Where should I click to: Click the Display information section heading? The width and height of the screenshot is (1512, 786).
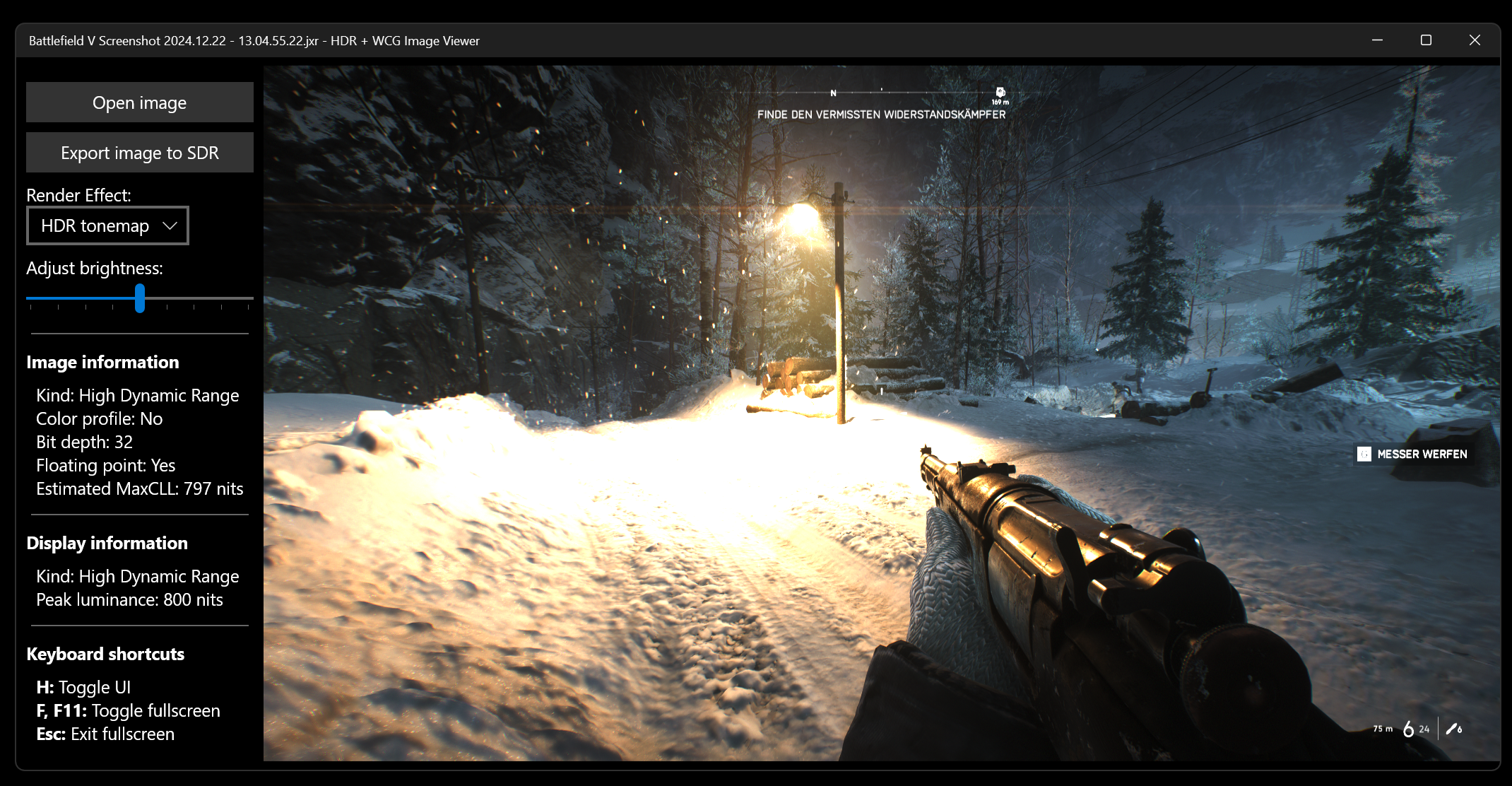[107, 543]
